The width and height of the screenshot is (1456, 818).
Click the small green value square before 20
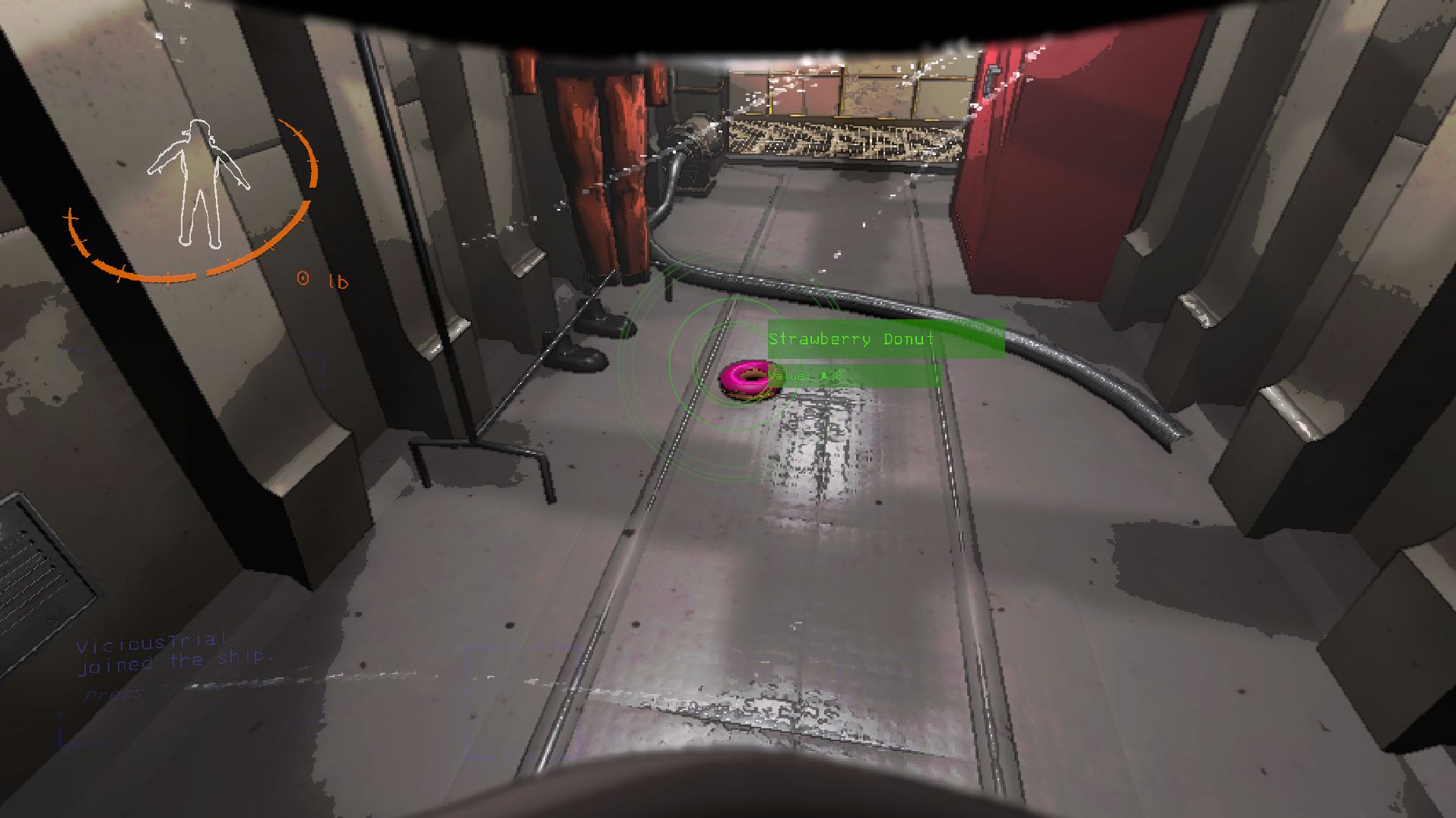(823, 375)
